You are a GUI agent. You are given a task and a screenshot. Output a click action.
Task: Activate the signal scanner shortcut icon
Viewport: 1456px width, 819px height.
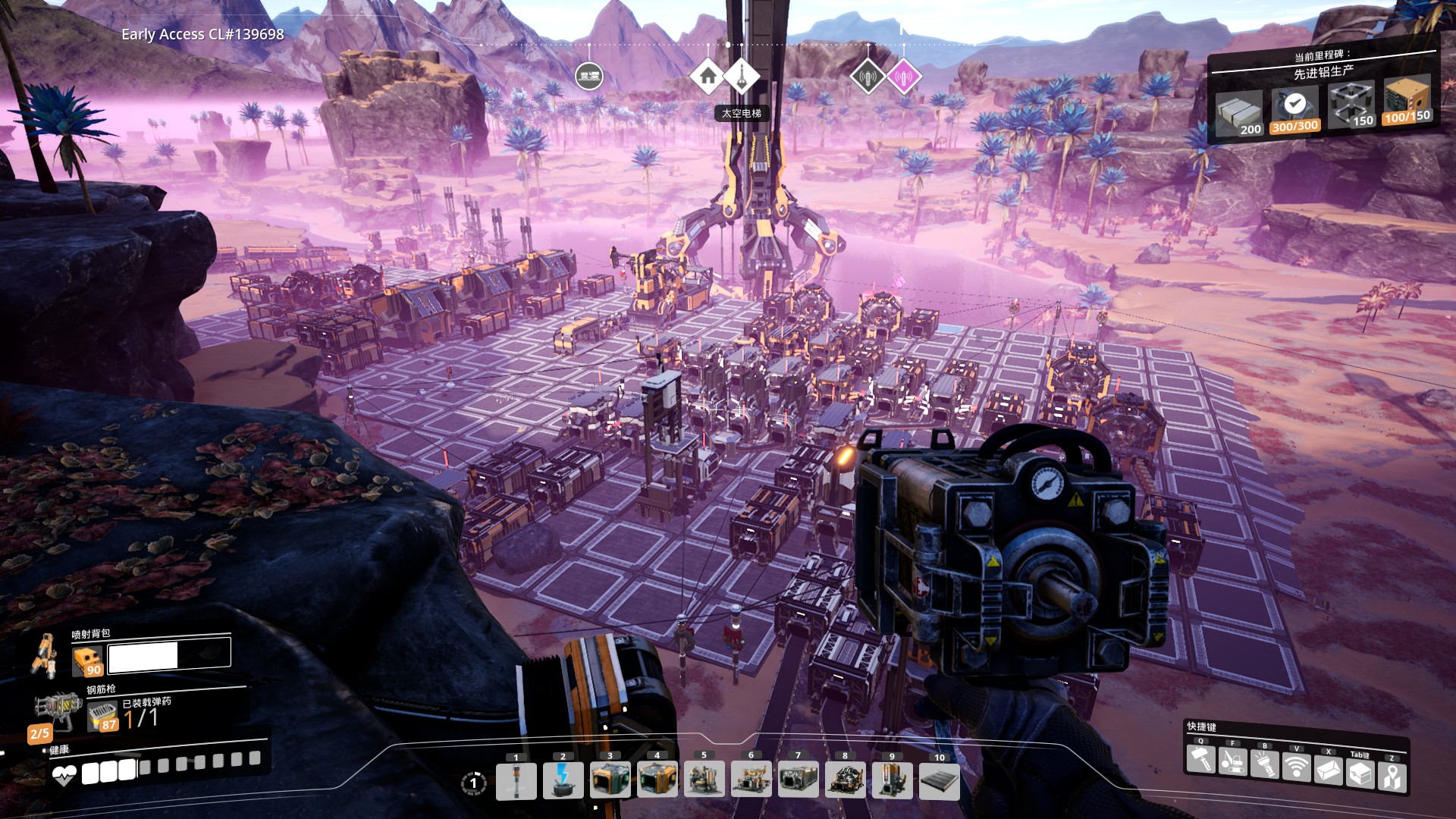click(x=1296, y=766)
